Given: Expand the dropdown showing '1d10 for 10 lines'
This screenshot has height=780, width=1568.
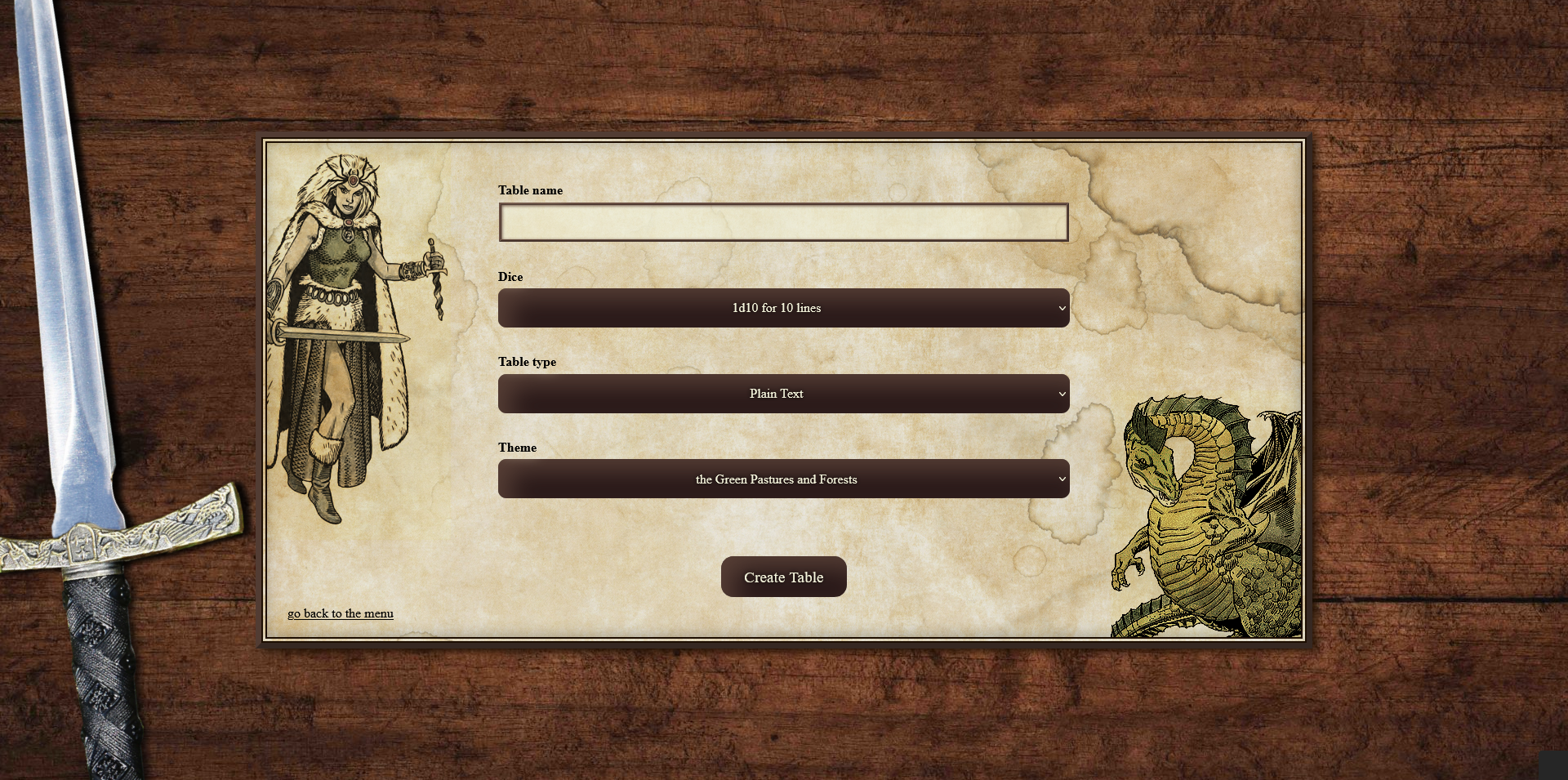Looking at the screenshot, I should (x=783, y=308).
